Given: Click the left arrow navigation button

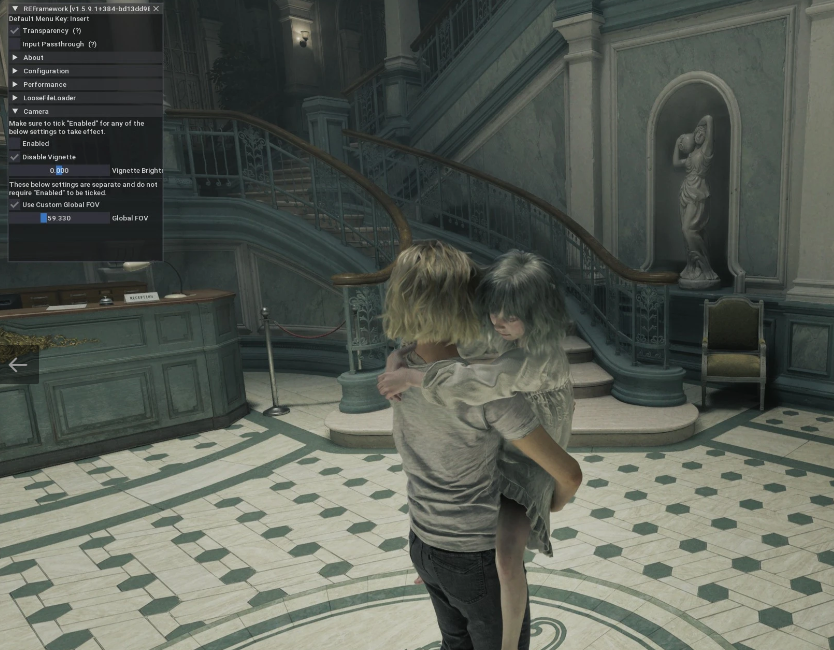Looking at the screenshot, I should [18, 365].
